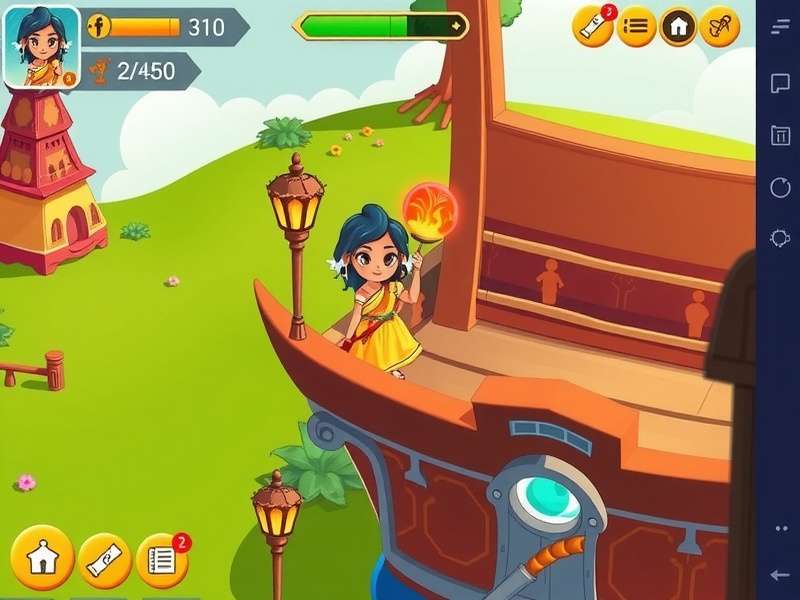800x600 pixels.
Task: Open the list menu button
Action: 636,27
